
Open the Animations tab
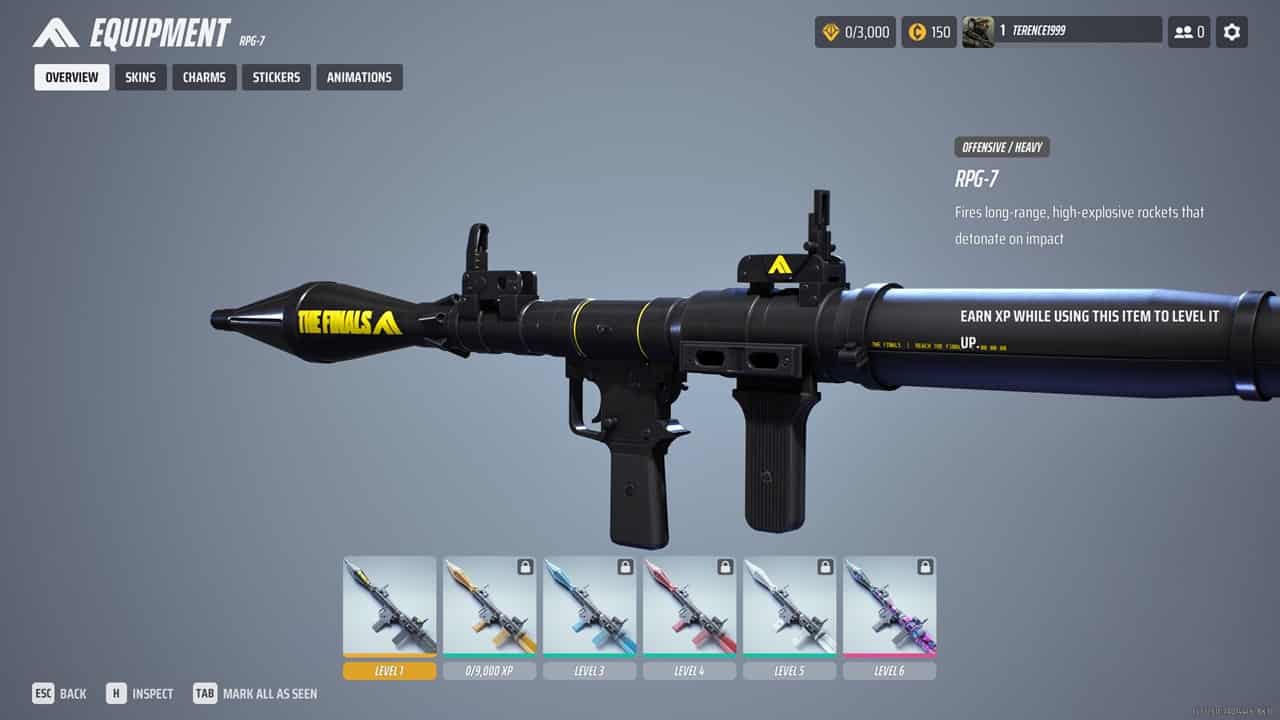(359, 77)
